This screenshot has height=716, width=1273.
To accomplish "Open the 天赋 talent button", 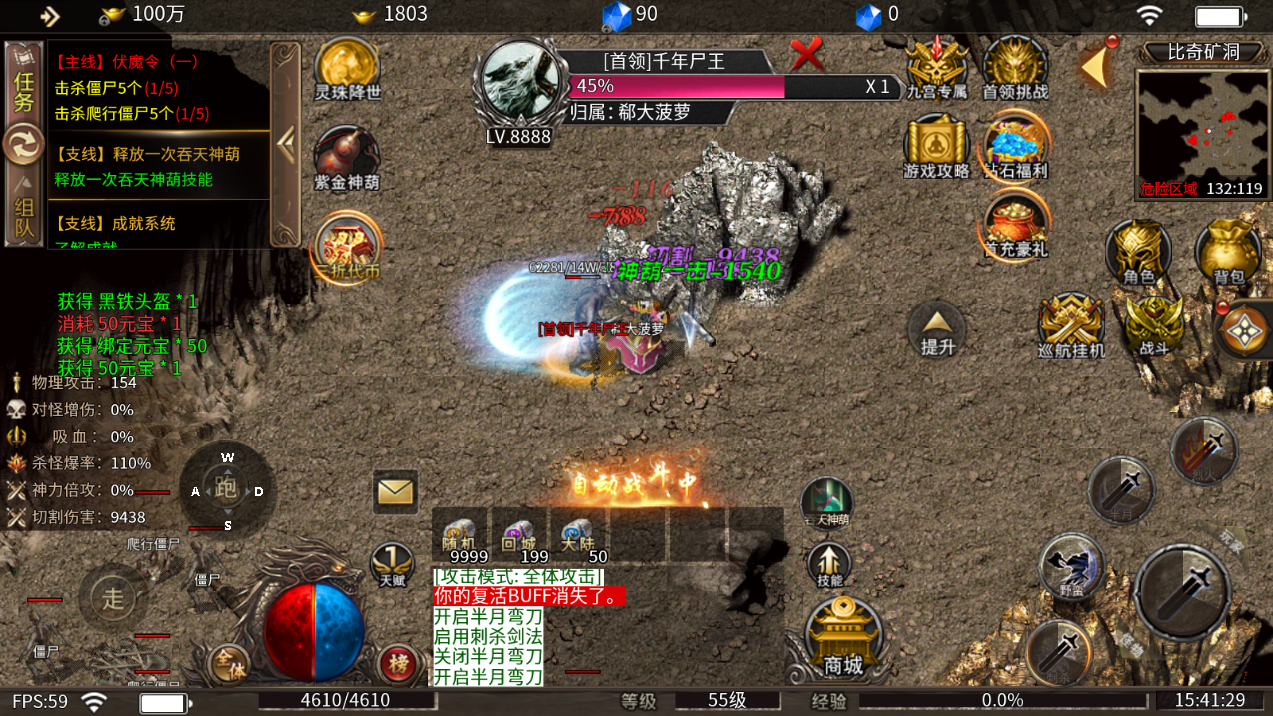I will [x=392, y=564].
